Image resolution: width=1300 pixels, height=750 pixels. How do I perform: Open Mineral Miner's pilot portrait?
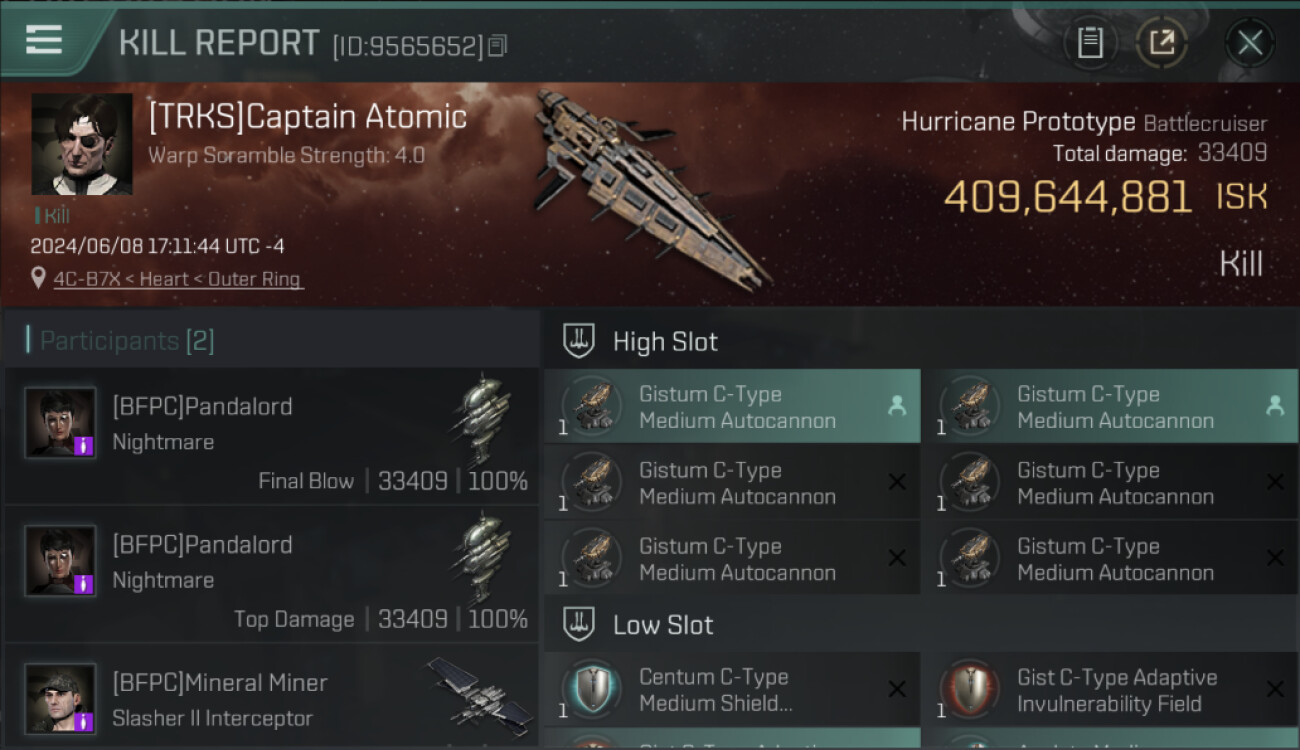coord(61,698)
